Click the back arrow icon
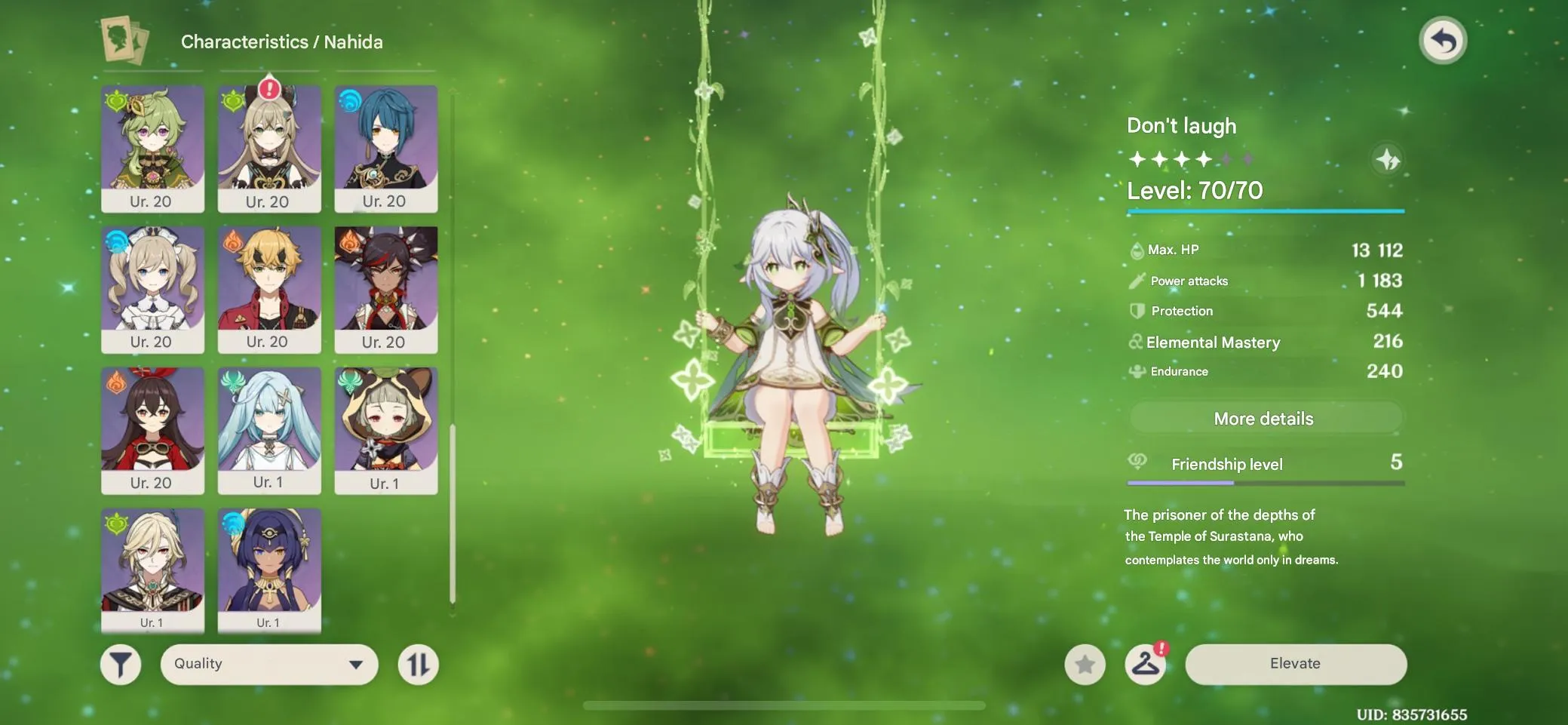This screenshot has height=725, width=1568. coord(1444,40)
